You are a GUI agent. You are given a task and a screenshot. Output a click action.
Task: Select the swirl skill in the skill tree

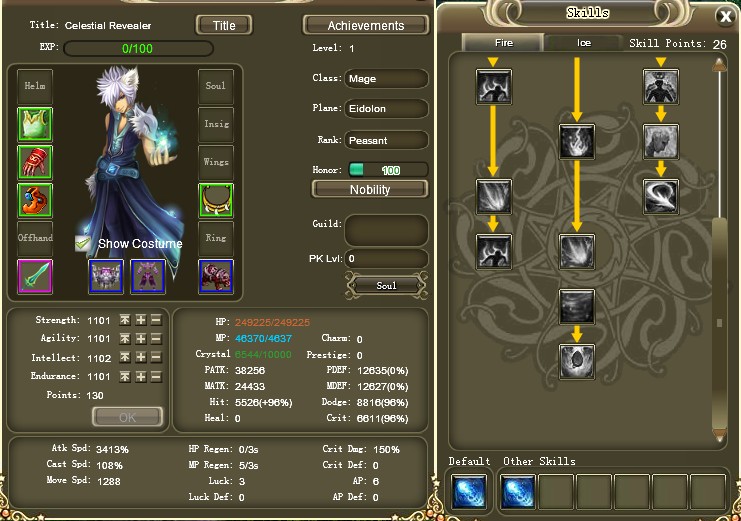pos(661,196)
